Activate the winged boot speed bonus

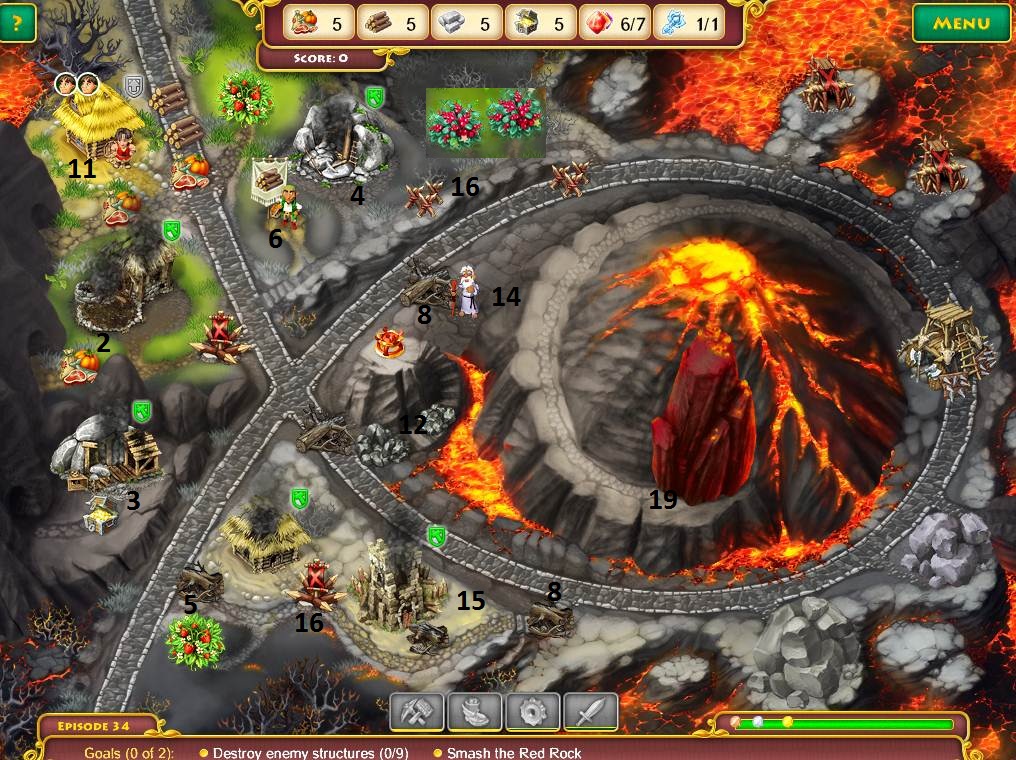pos(474,712)
